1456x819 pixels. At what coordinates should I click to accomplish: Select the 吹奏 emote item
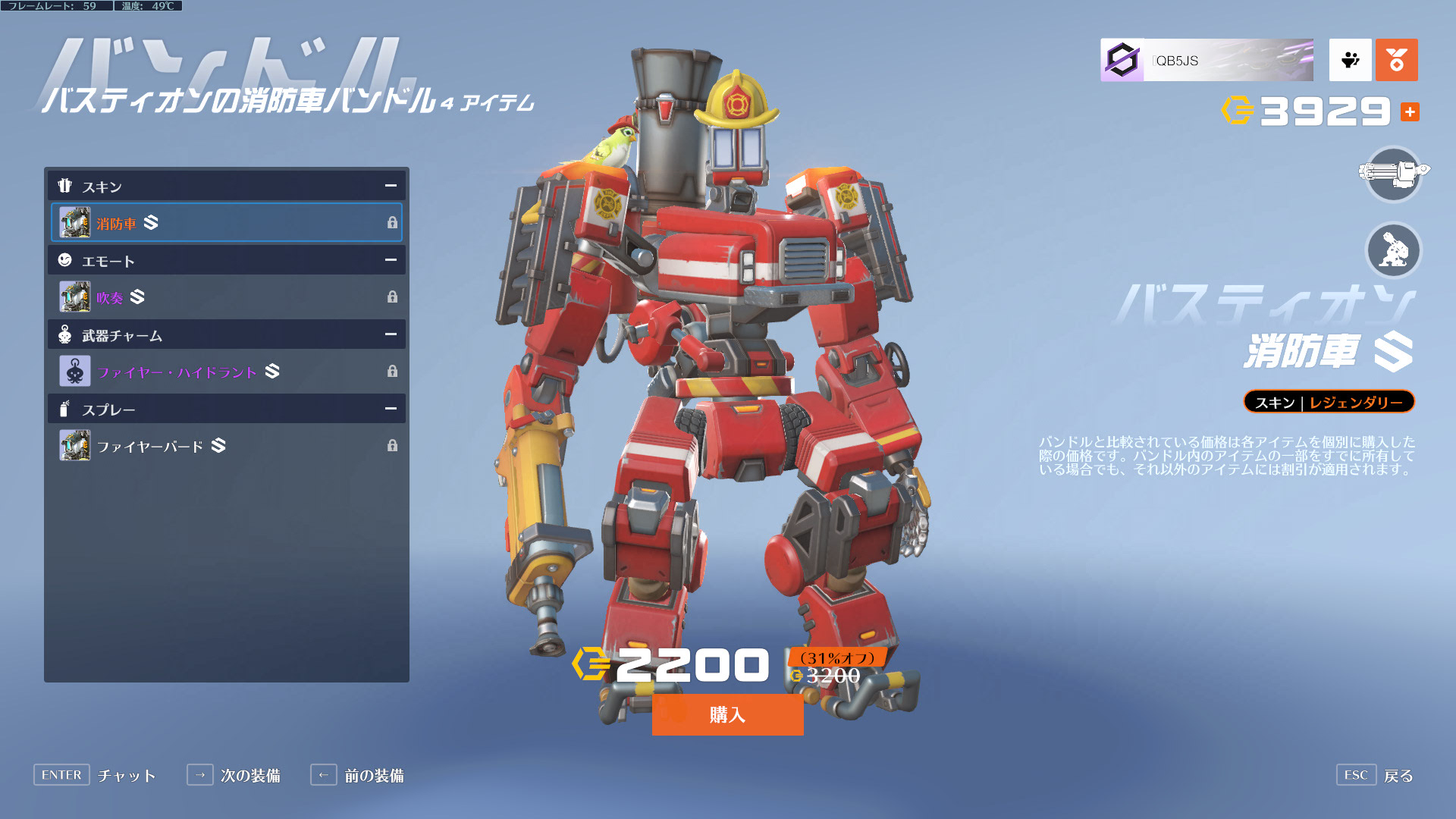pos(226,297)
